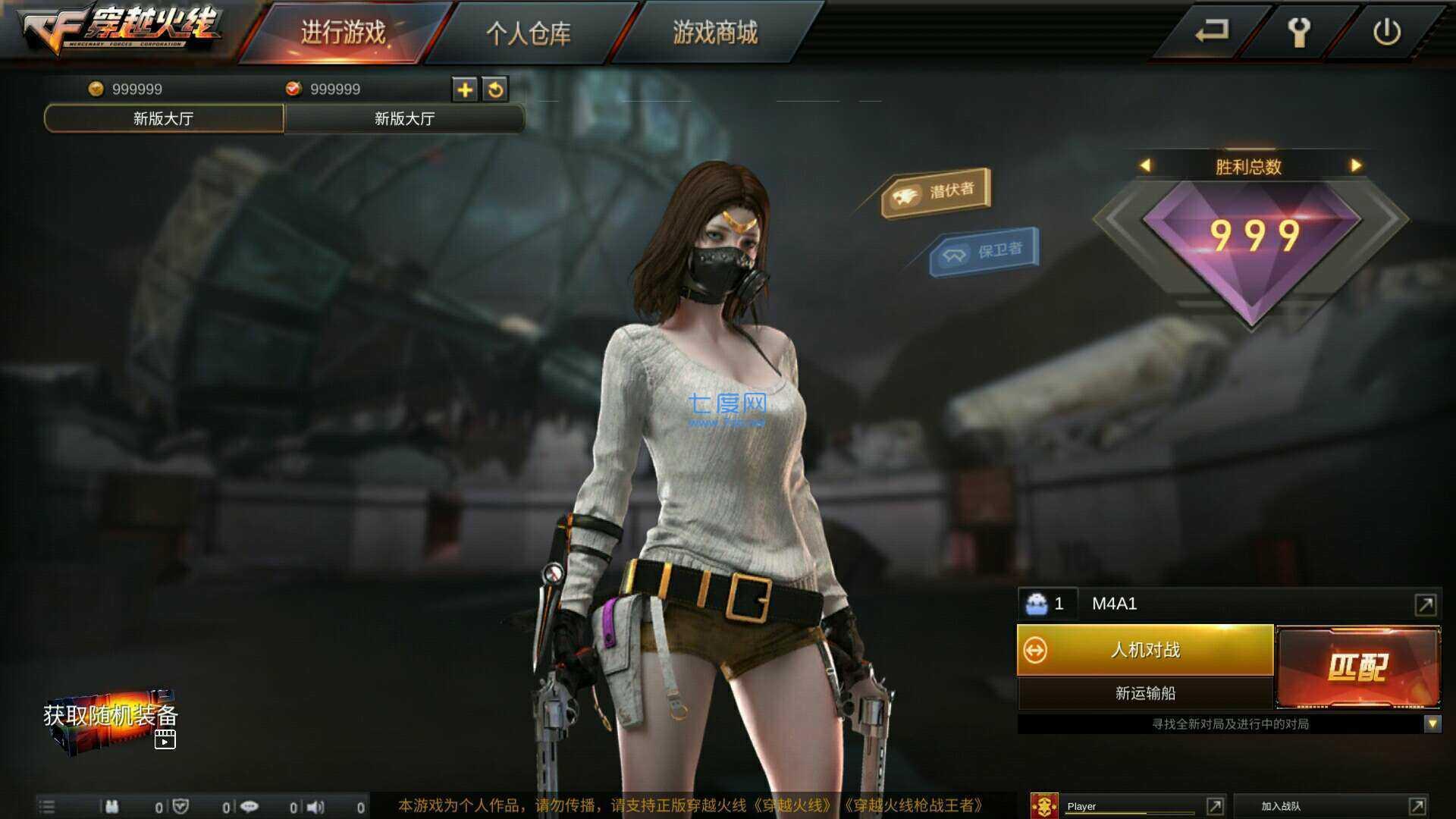Open the list menu icon at bottom left
1456x819 pixels.
47,806
